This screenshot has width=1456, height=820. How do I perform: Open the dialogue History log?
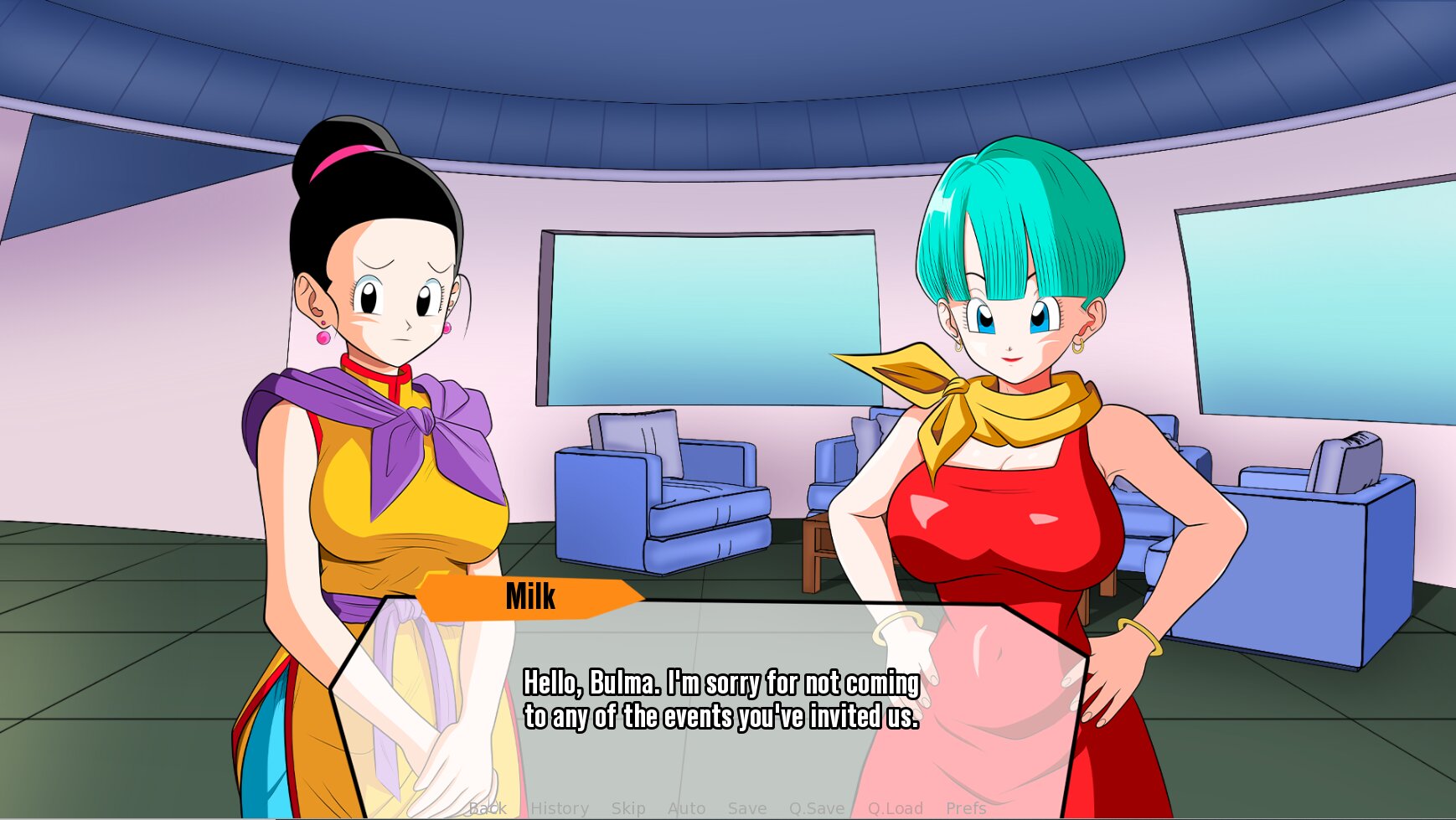click(560, 808)
